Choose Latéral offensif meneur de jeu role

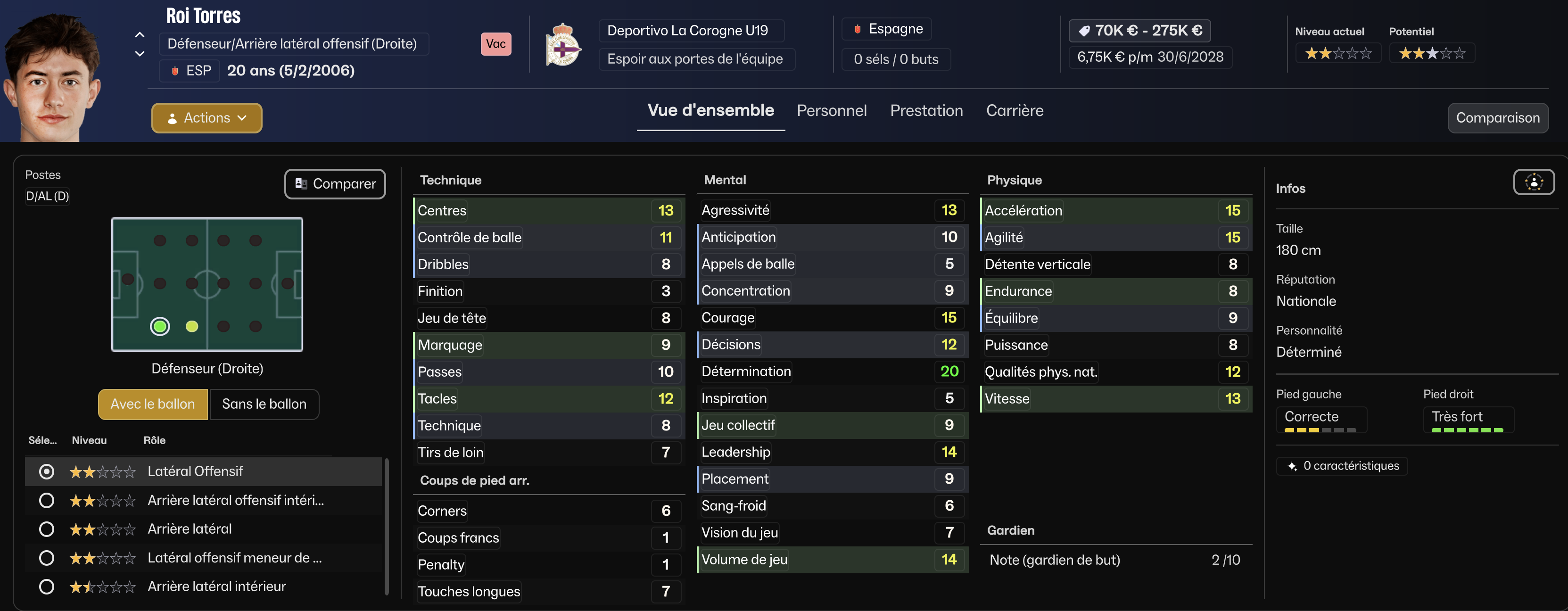point(47,558)
